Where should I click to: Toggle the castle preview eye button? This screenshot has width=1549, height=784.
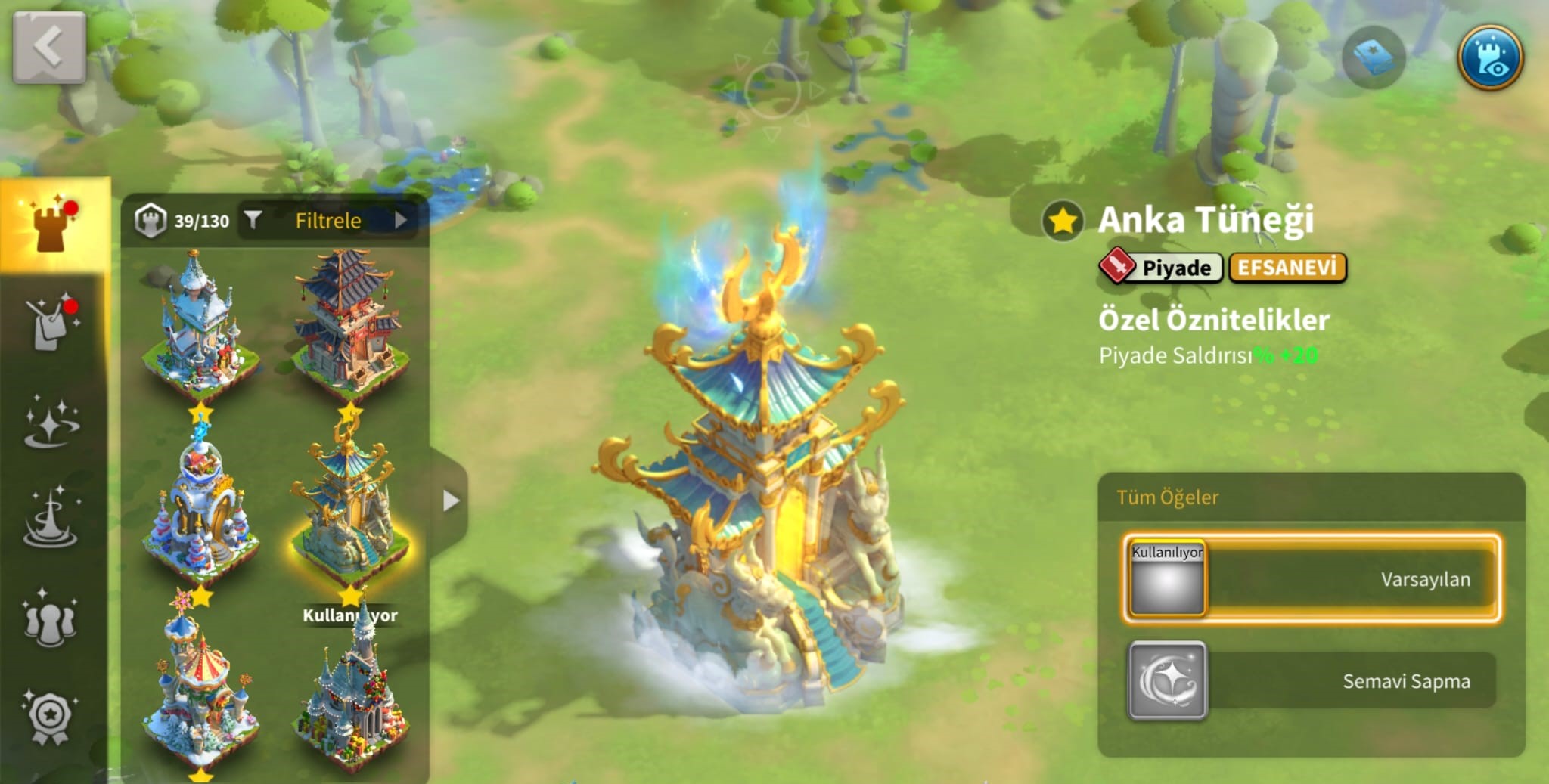click(x=1489, y=57)
